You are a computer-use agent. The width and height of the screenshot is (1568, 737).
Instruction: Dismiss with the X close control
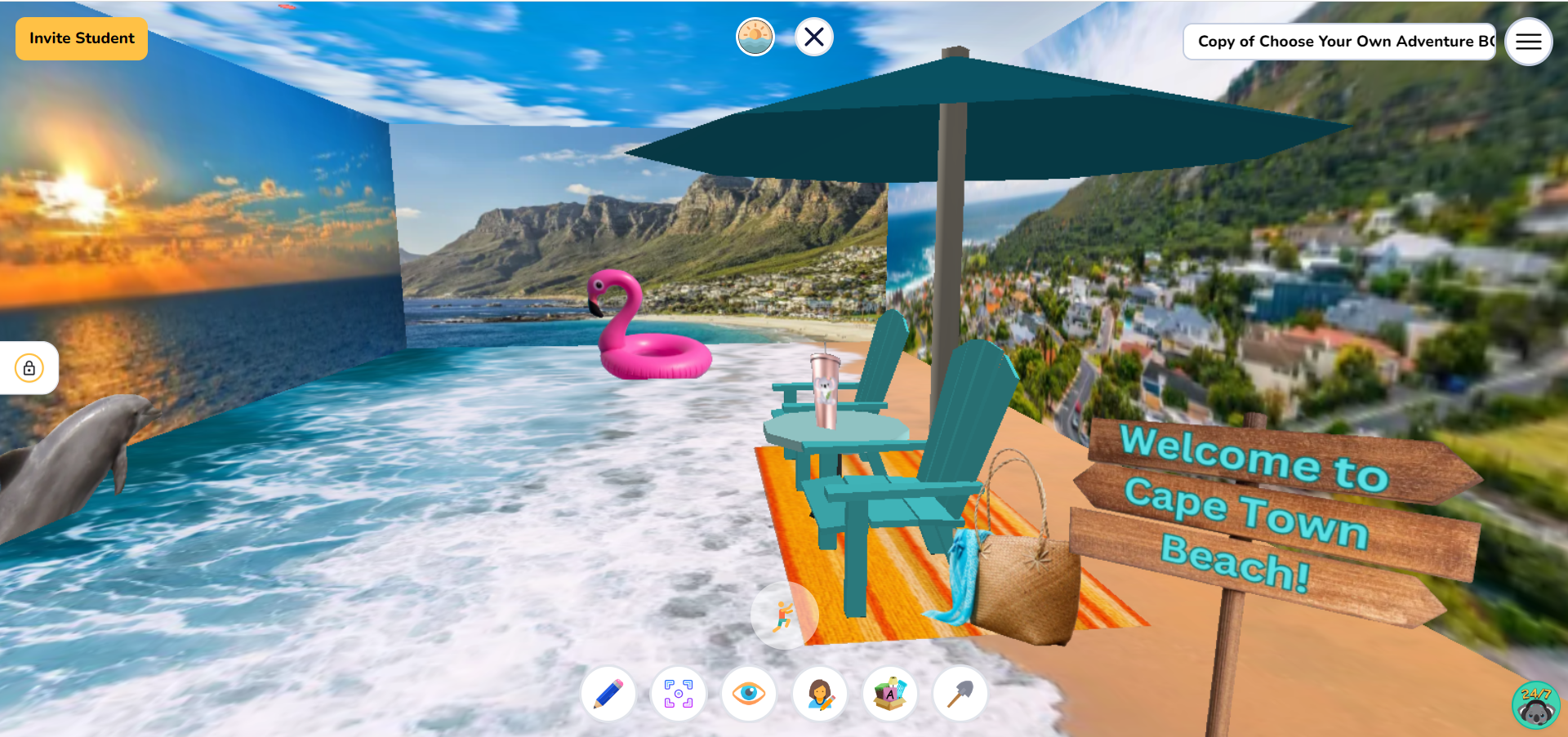point(813,37)
